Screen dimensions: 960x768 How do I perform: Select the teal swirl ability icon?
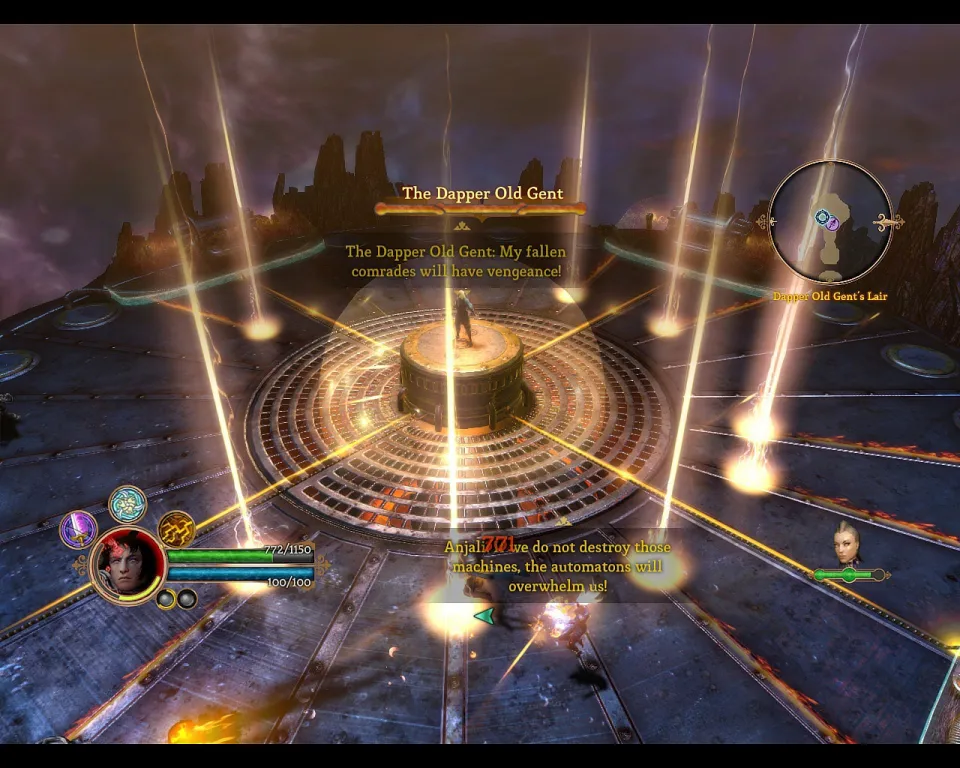pyautogui.click(x=127, y=504)
